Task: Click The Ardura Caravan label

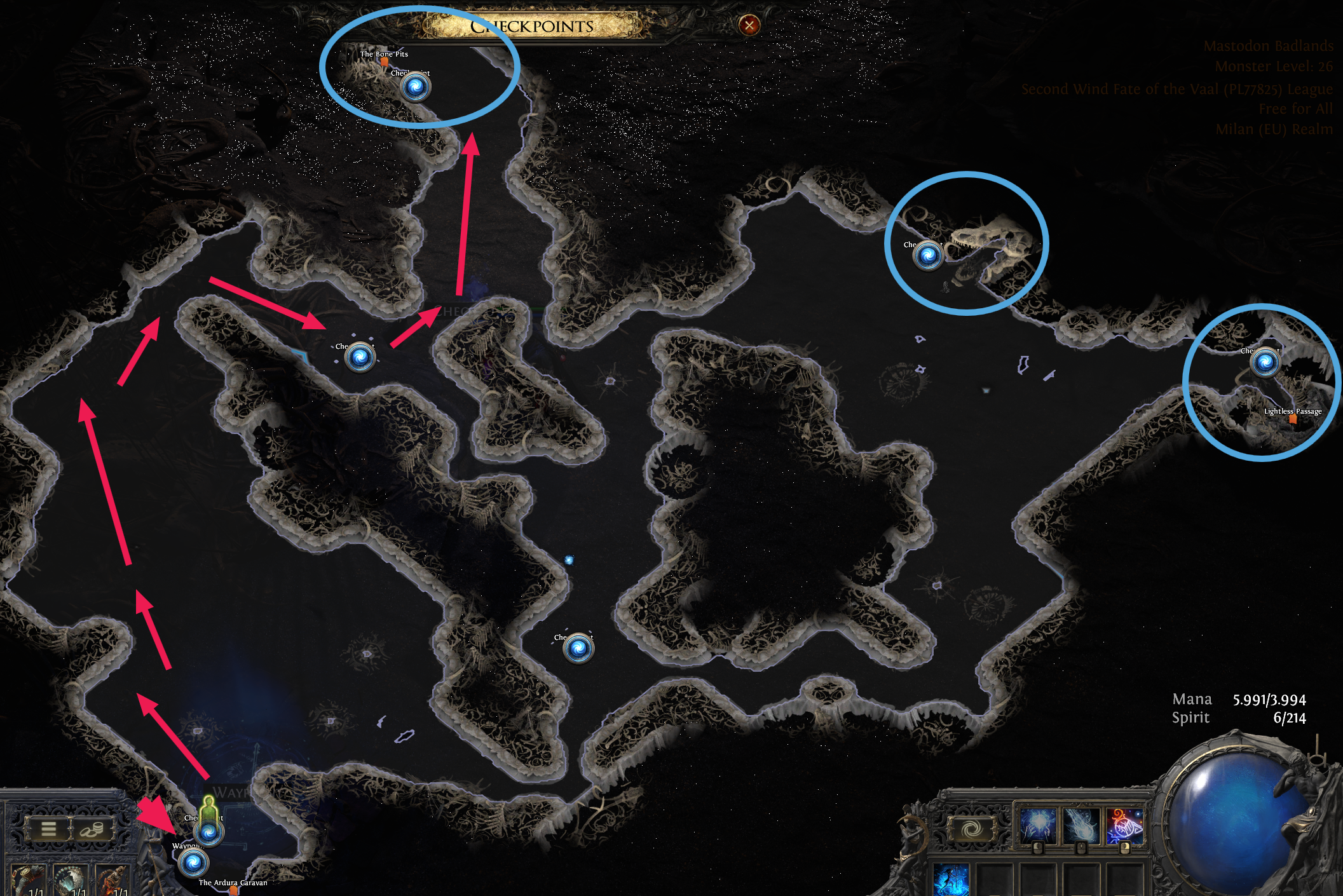Action: [x=233, y=884]
